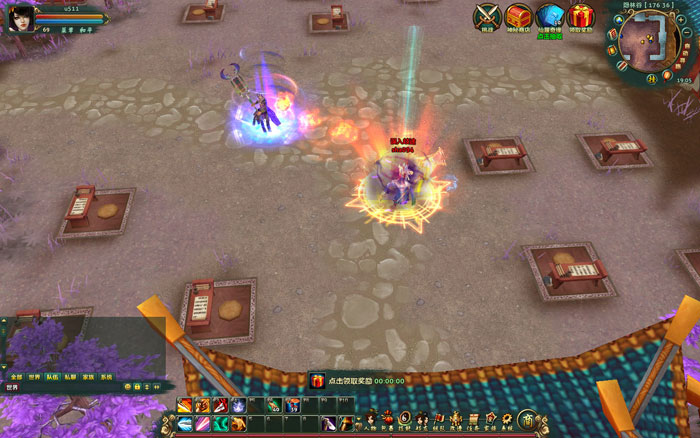The image size is (700, 438).
Task: Open the round 商 shop button
Action: pyautogui.click(x=526, y=419)
